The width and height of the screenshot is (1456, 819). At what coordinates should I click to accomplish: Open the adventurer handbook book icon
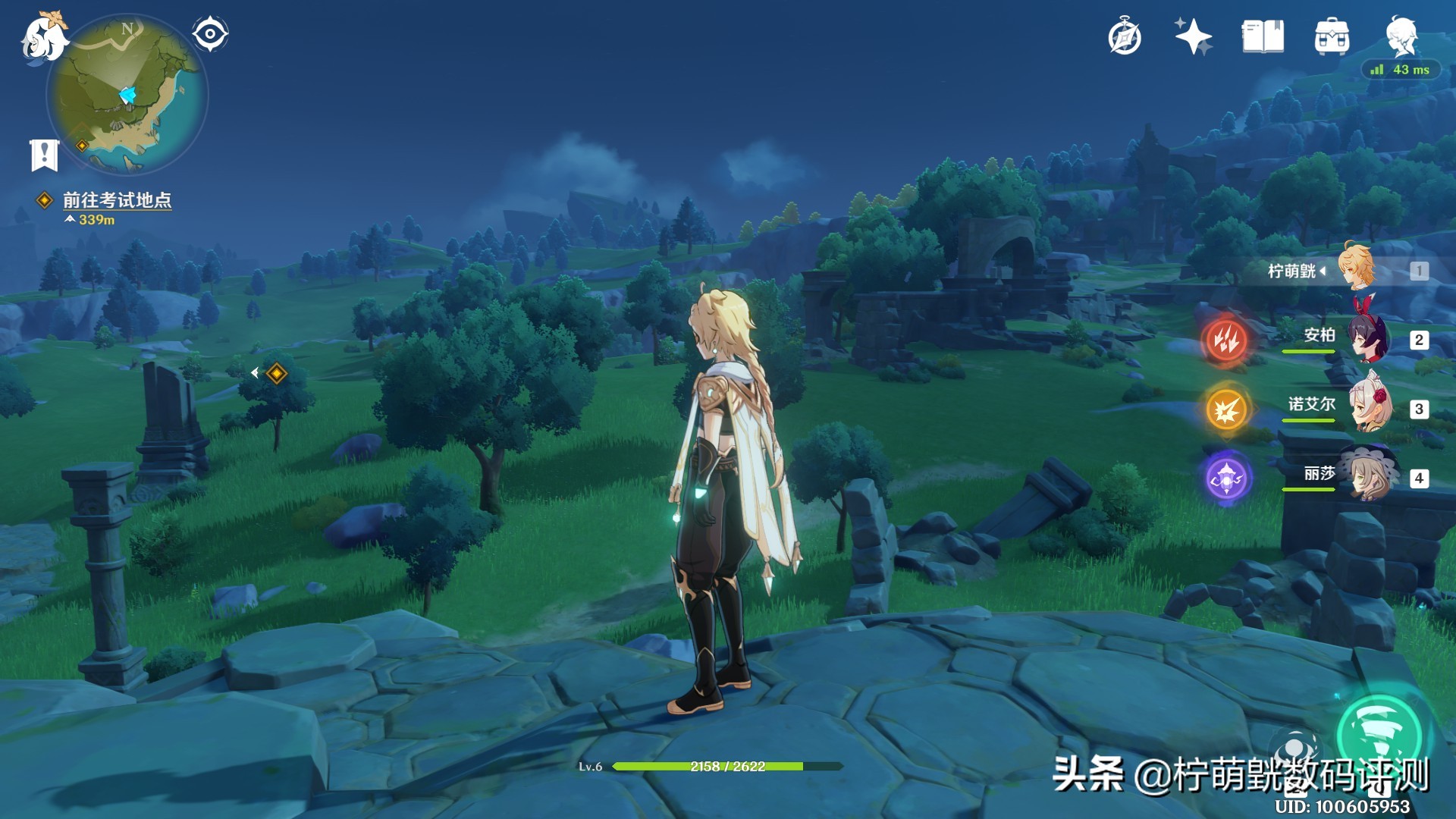pos(1263,36)
